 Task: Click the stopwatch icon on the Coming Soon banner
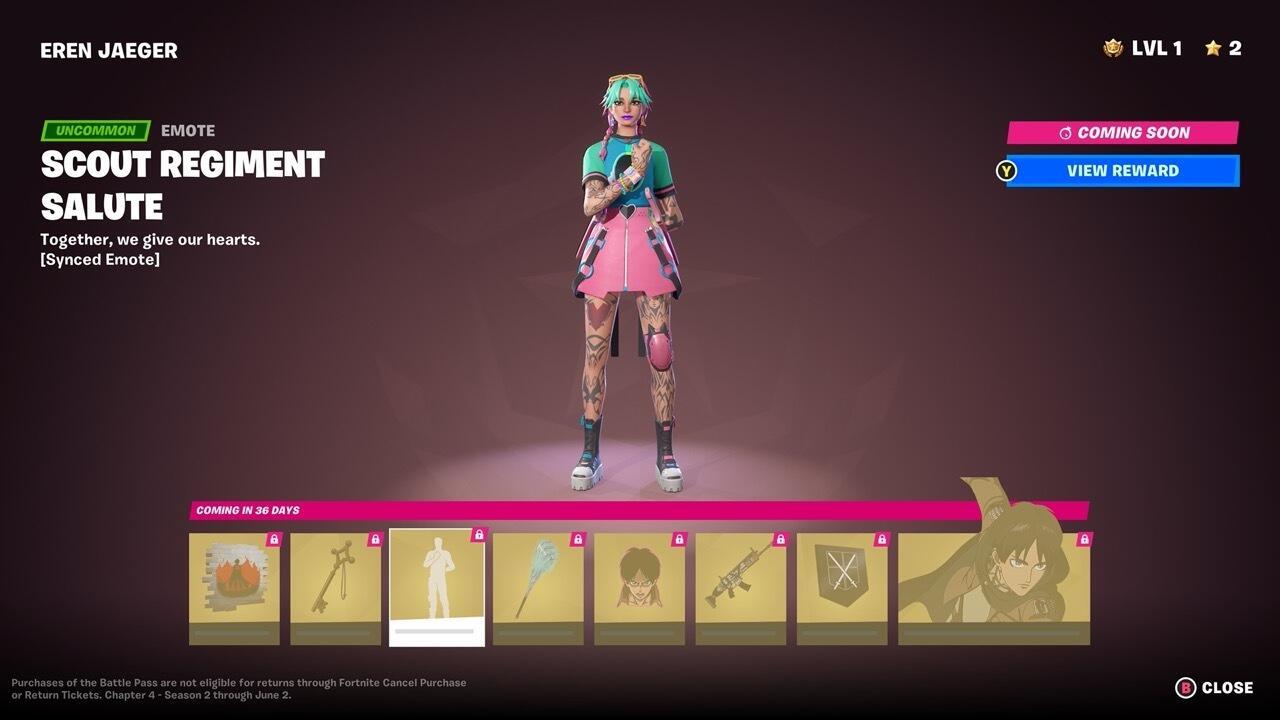(1068, 131)
